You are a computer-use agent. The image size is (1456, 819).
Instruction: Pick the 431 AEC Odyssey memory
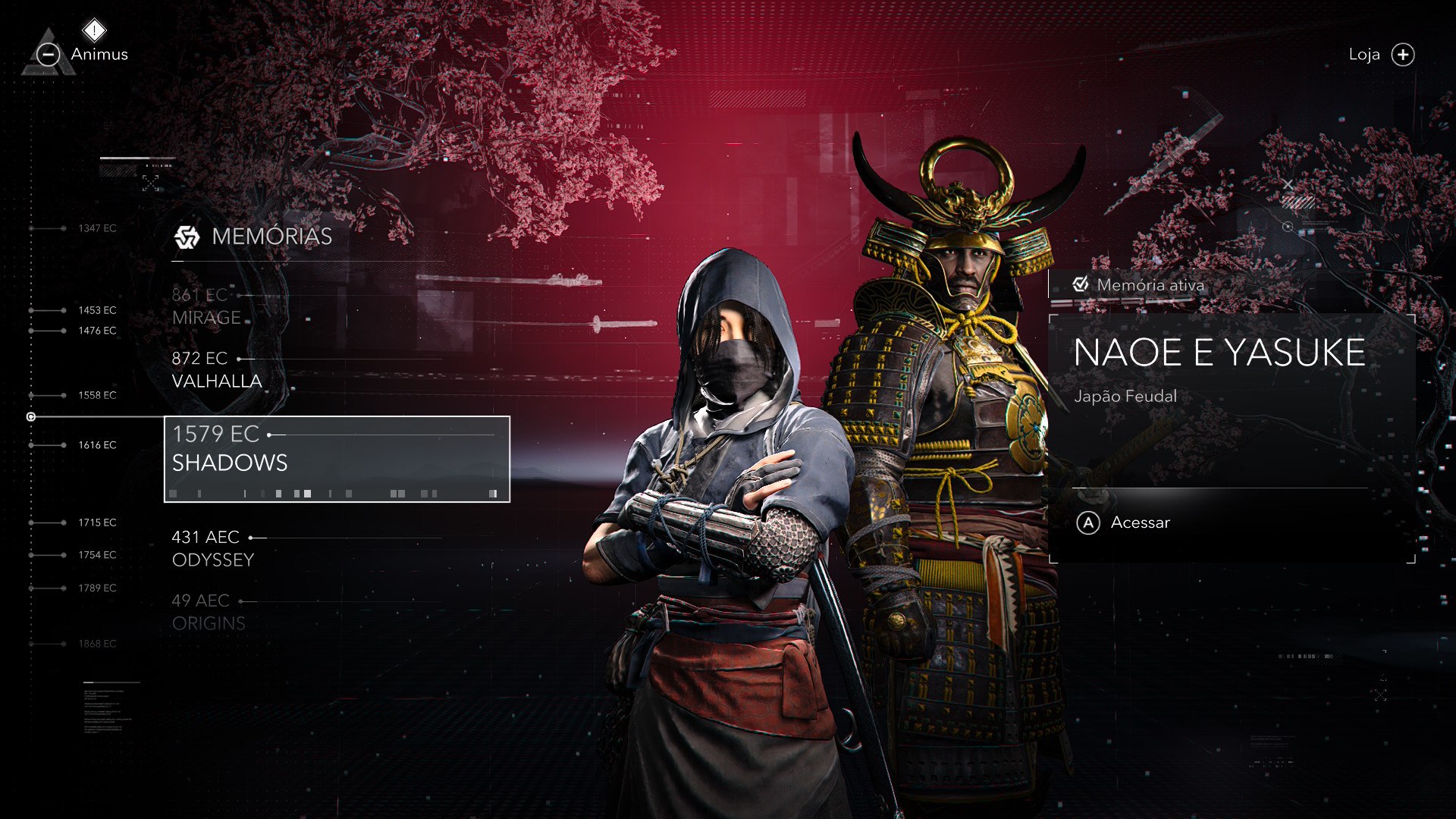[x=213, y=548]
